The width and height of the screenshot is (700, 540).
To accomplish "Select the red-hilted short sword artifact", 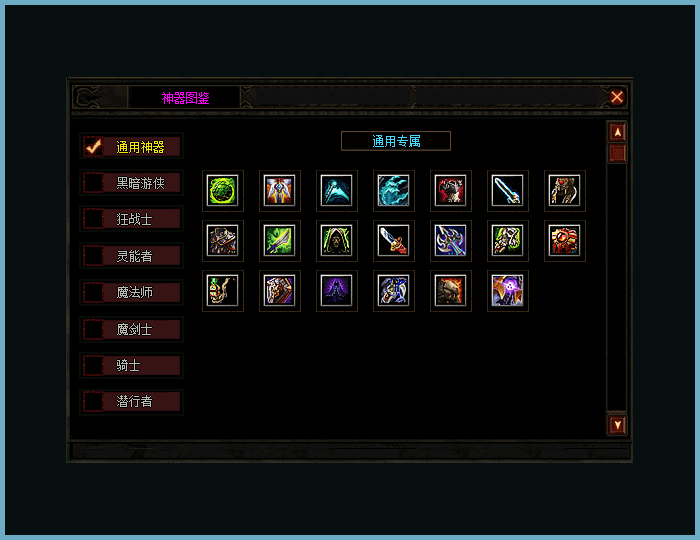I will 393,240.
